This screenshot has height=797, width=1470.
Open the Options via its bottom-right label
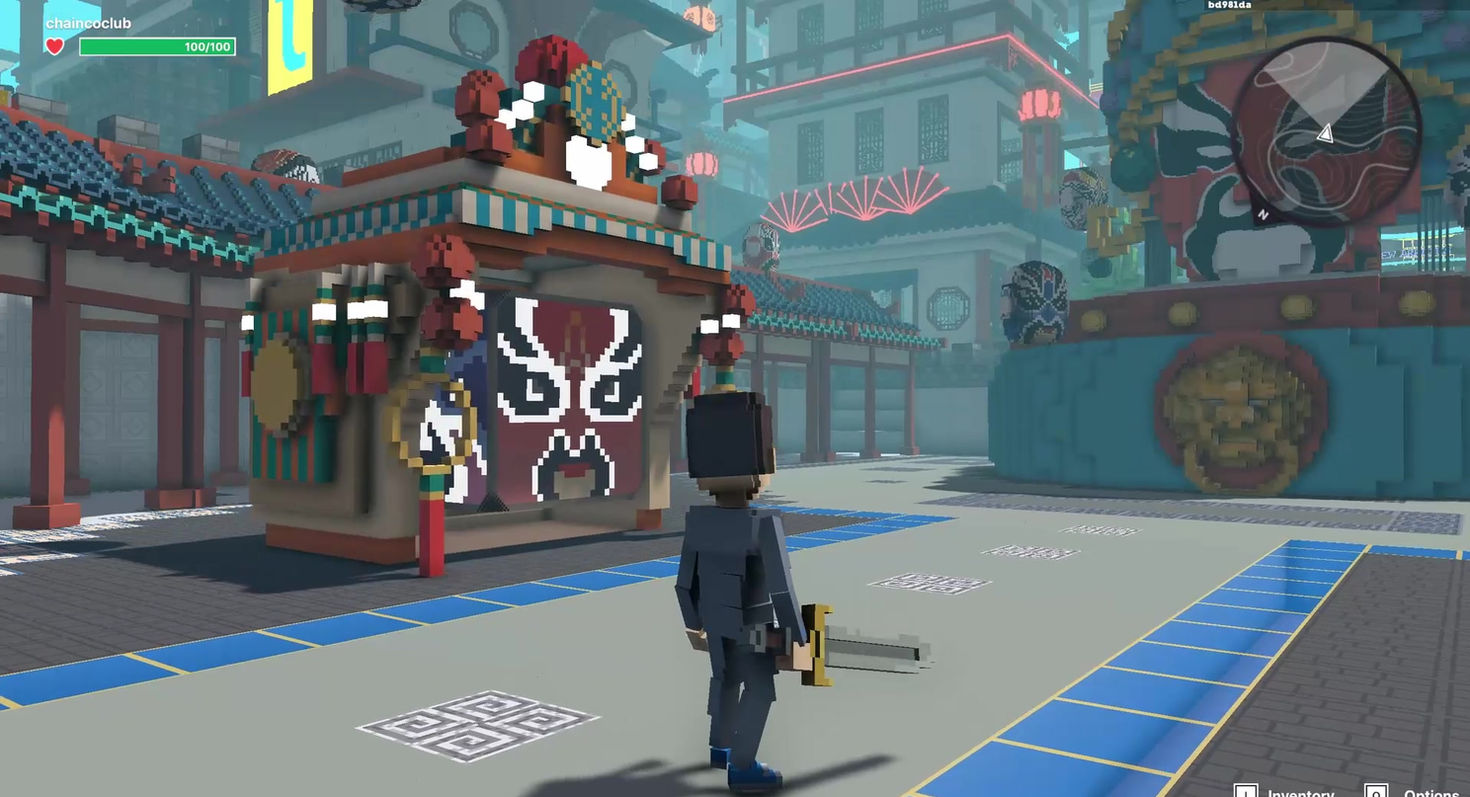1430,792
